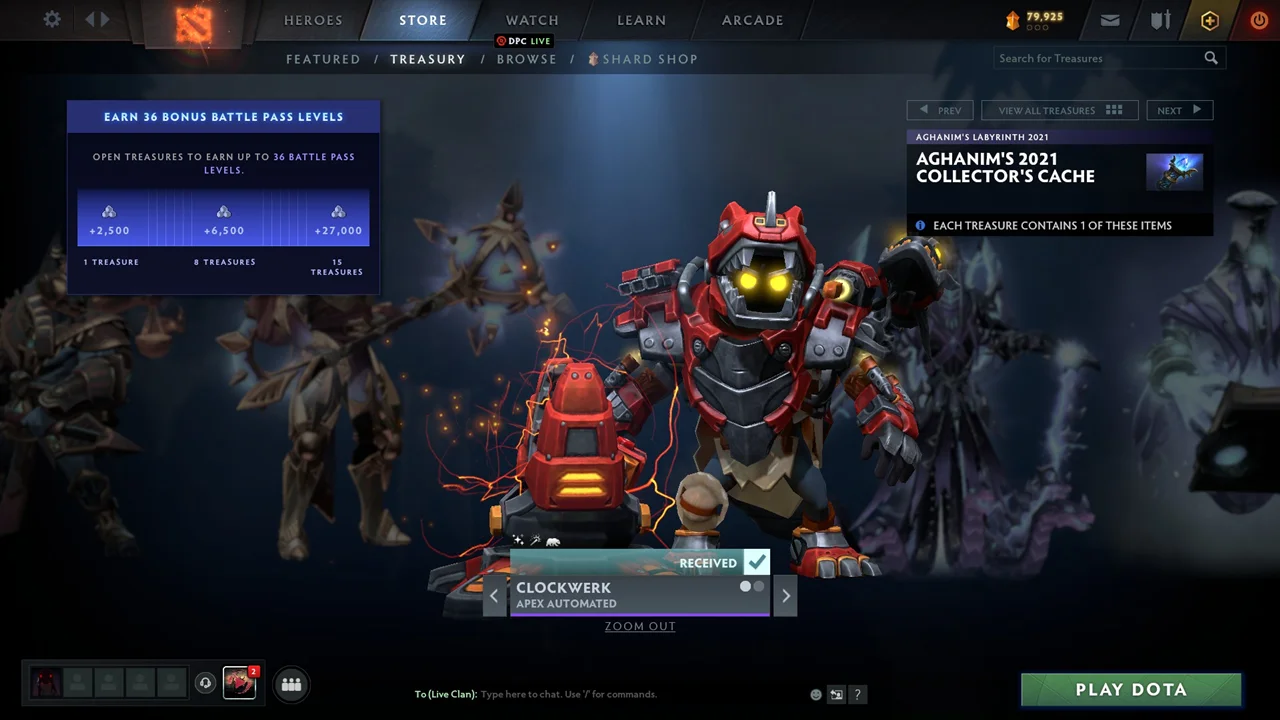This screenshot has width=1280, height=720.
Task: View all treasures
Action: (x=1060, y=110)
